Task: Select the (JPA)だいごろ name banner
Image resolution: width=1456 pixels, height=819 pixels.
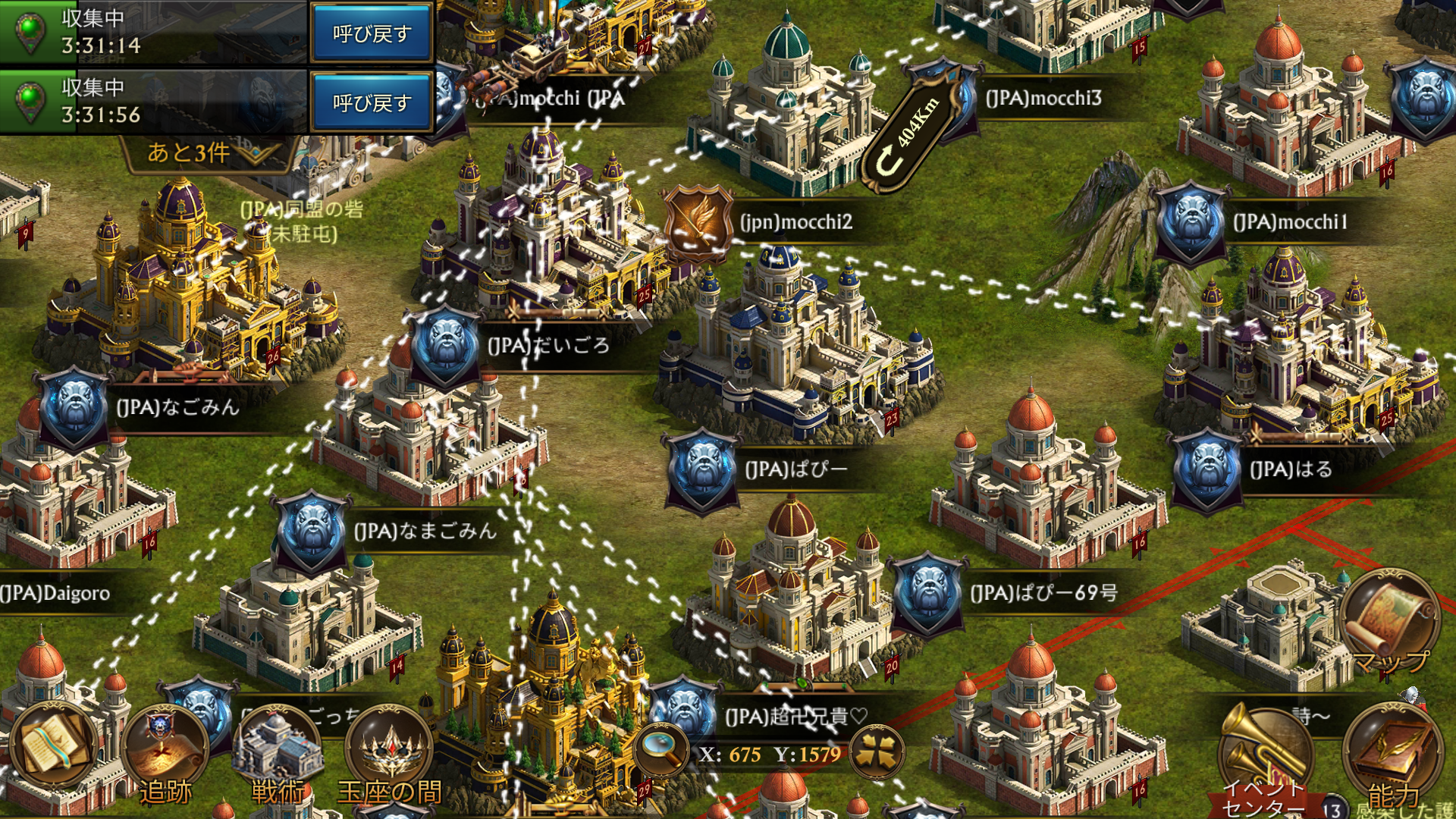Action: [x=549, y=346]
